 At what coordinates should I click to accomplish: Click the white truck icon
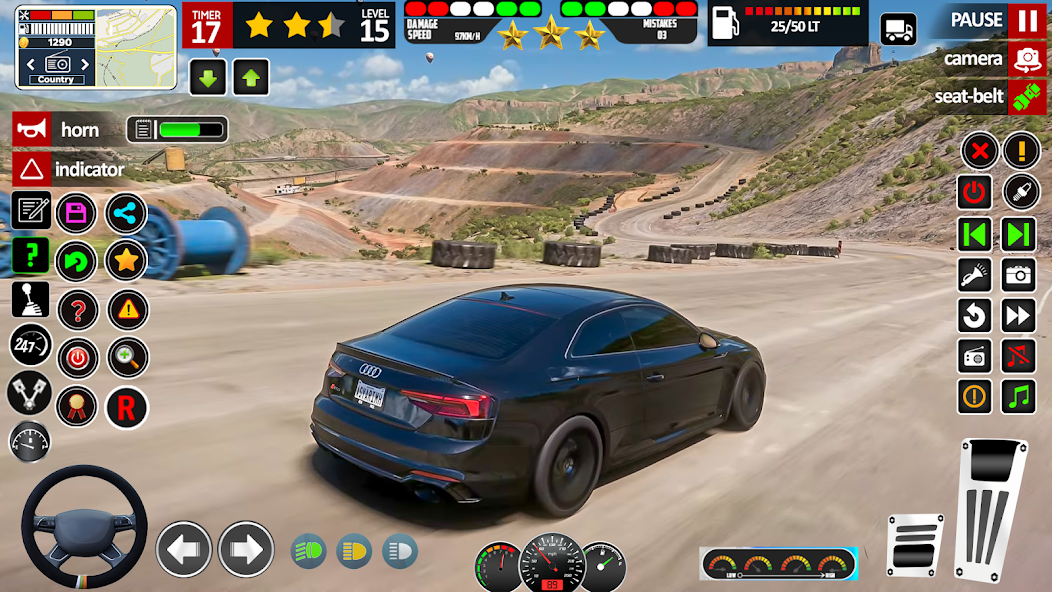point(898,29)
